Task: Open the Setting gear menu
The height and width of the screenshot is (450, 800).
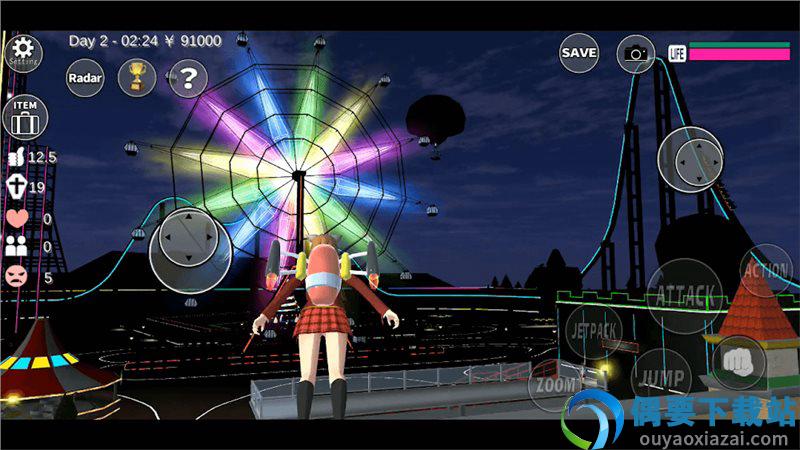Action: coord(22,51)
